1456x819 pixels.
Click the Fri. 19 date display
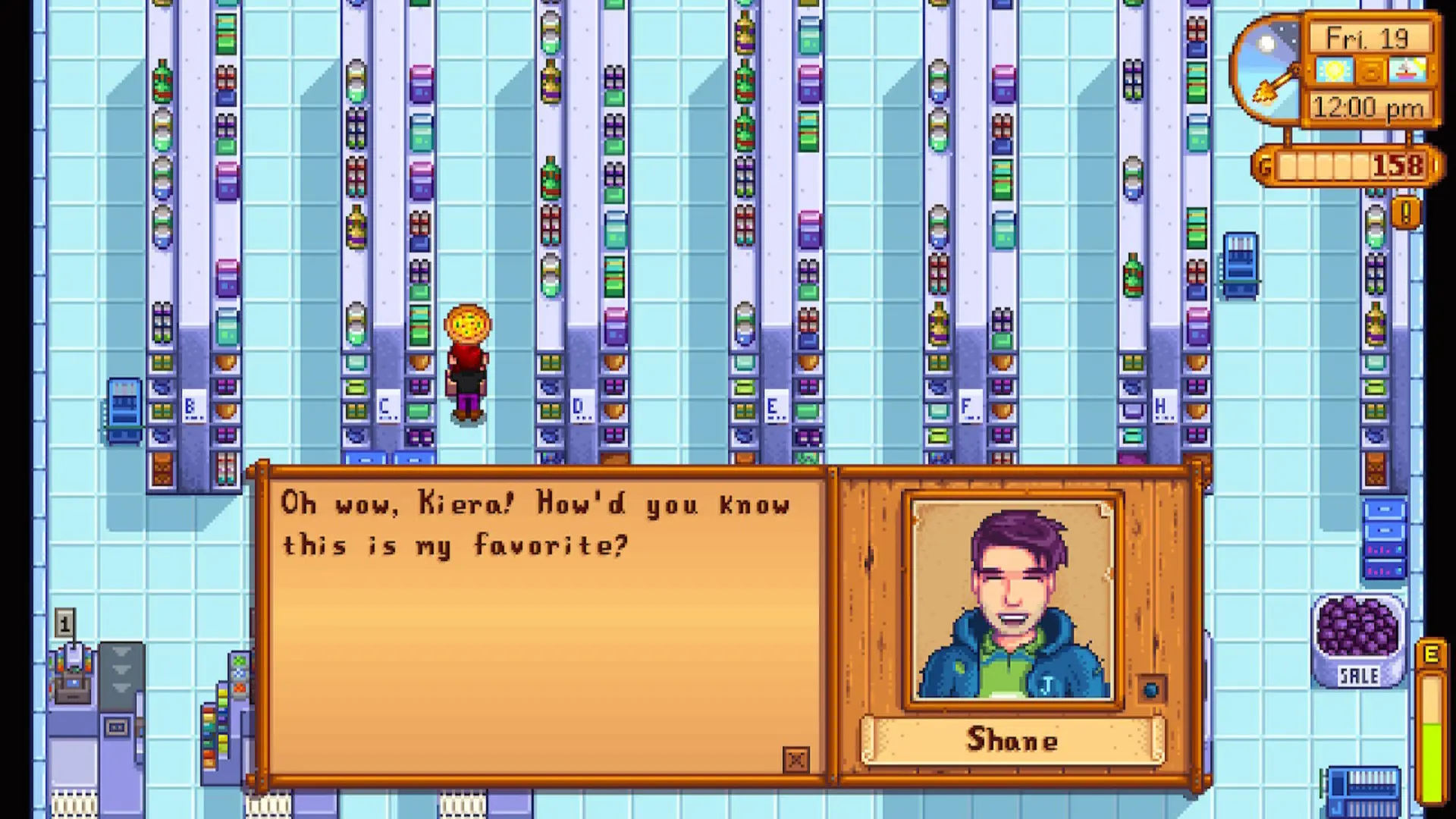tap(1367, 37)
